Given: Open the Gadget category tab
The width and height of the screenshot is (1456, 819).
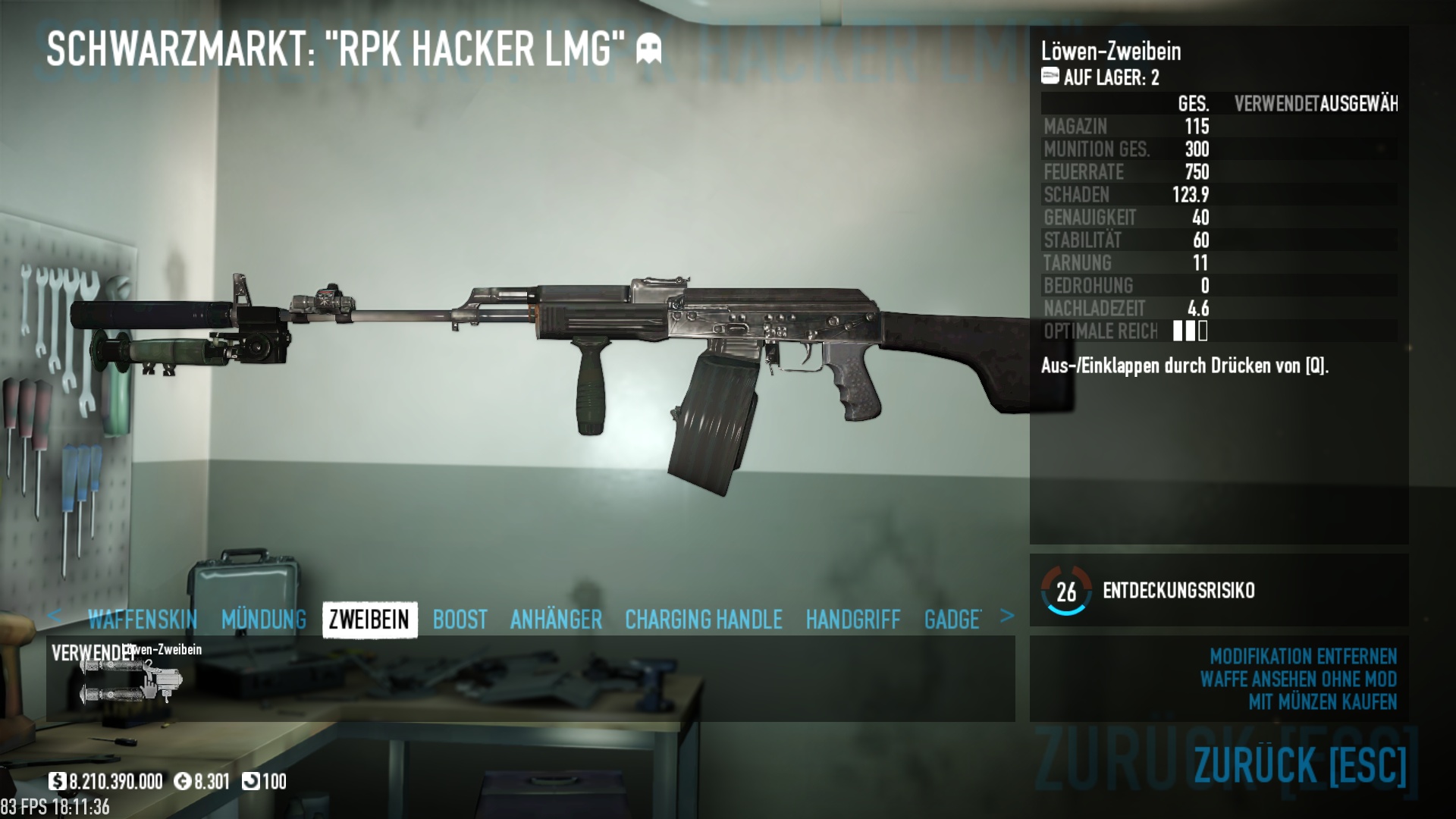Looking at the screenshot, I should click(x=952, y=620).
